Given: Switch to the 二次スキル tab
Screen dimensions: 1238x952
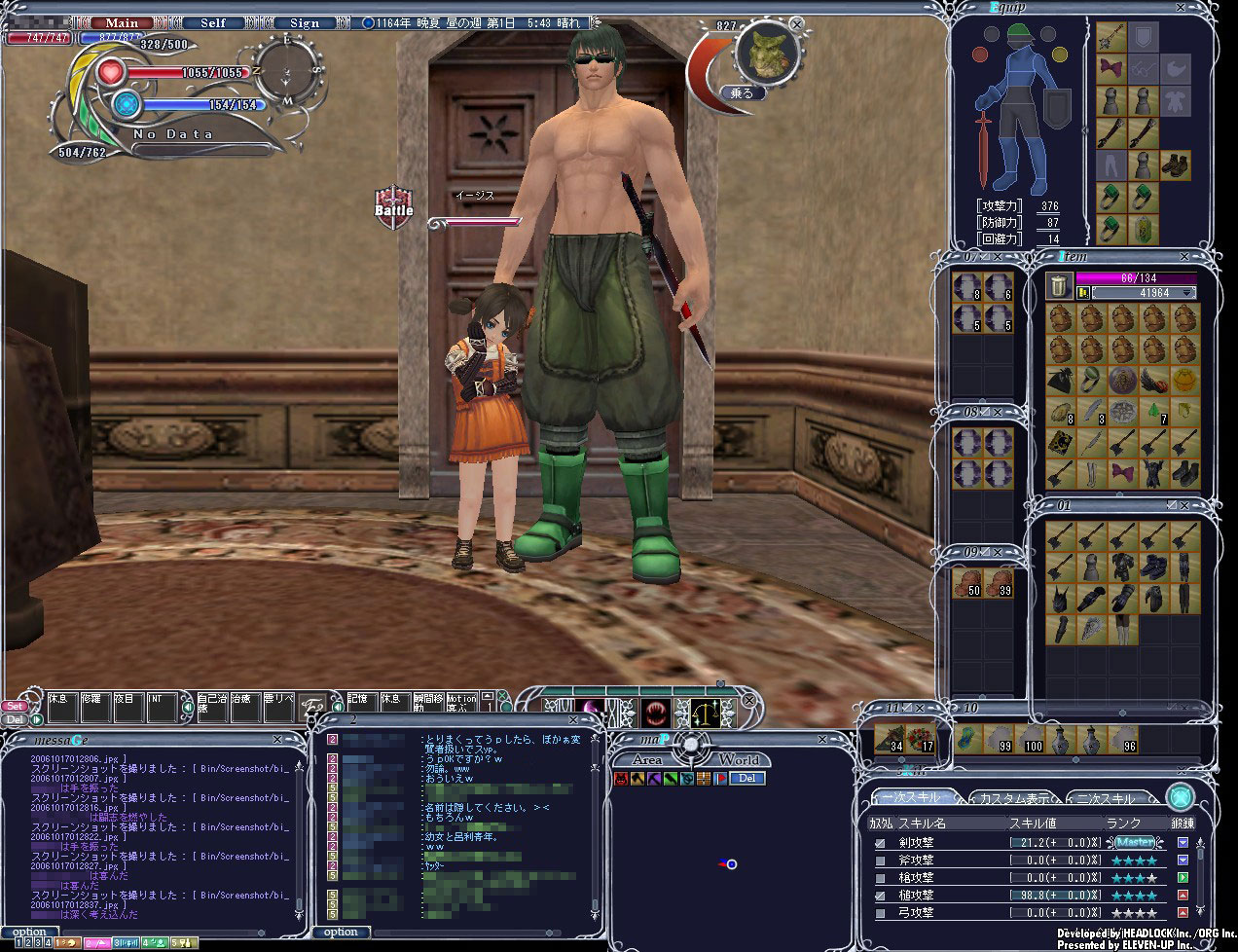Looking at the screenshot, I should [x=1106, y=798].
